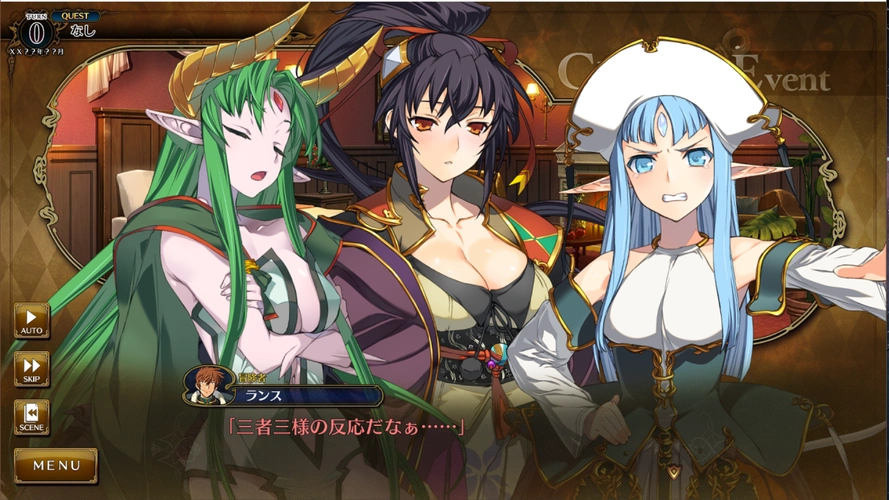Click the SCENE skip button
Image resolution: width=889 pixels, height=500 pixels.
[31, 416]
